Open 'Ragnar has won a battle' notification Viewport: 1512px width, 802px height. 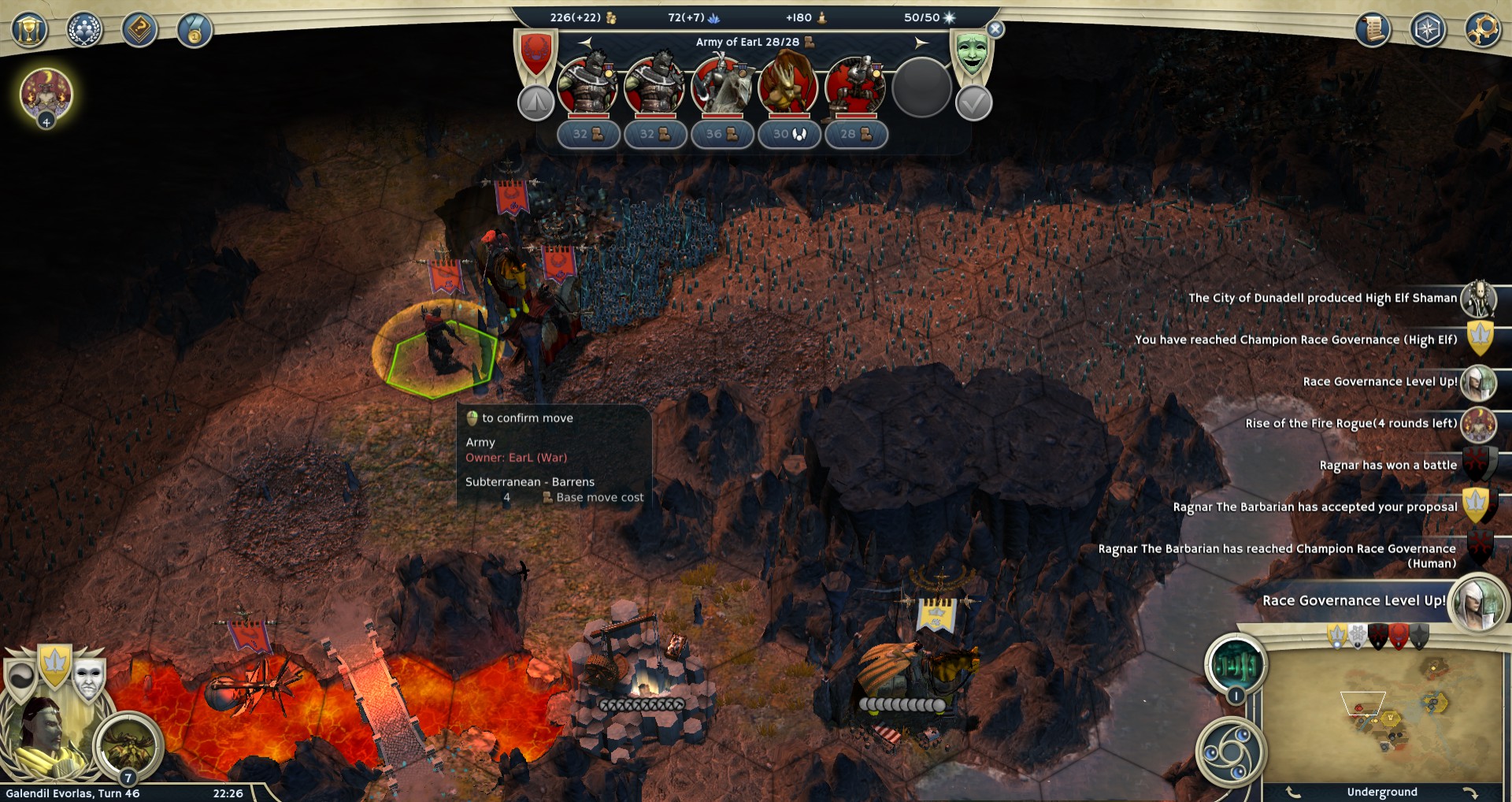(1478, 465)
